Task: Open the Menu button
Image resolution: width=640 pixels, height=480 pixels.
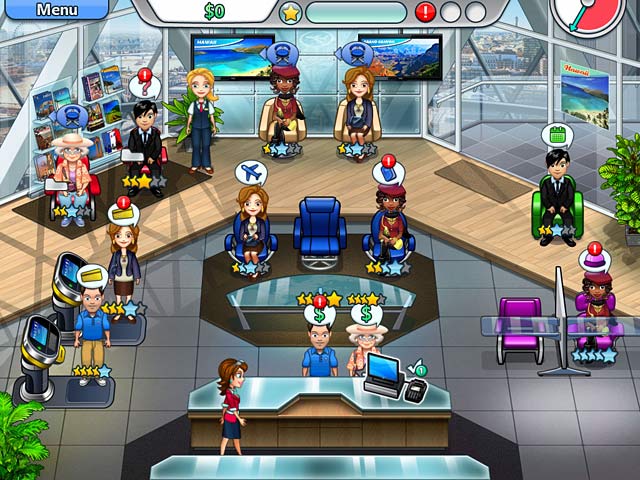Action: pyautogui.click(x=55, y=10)
